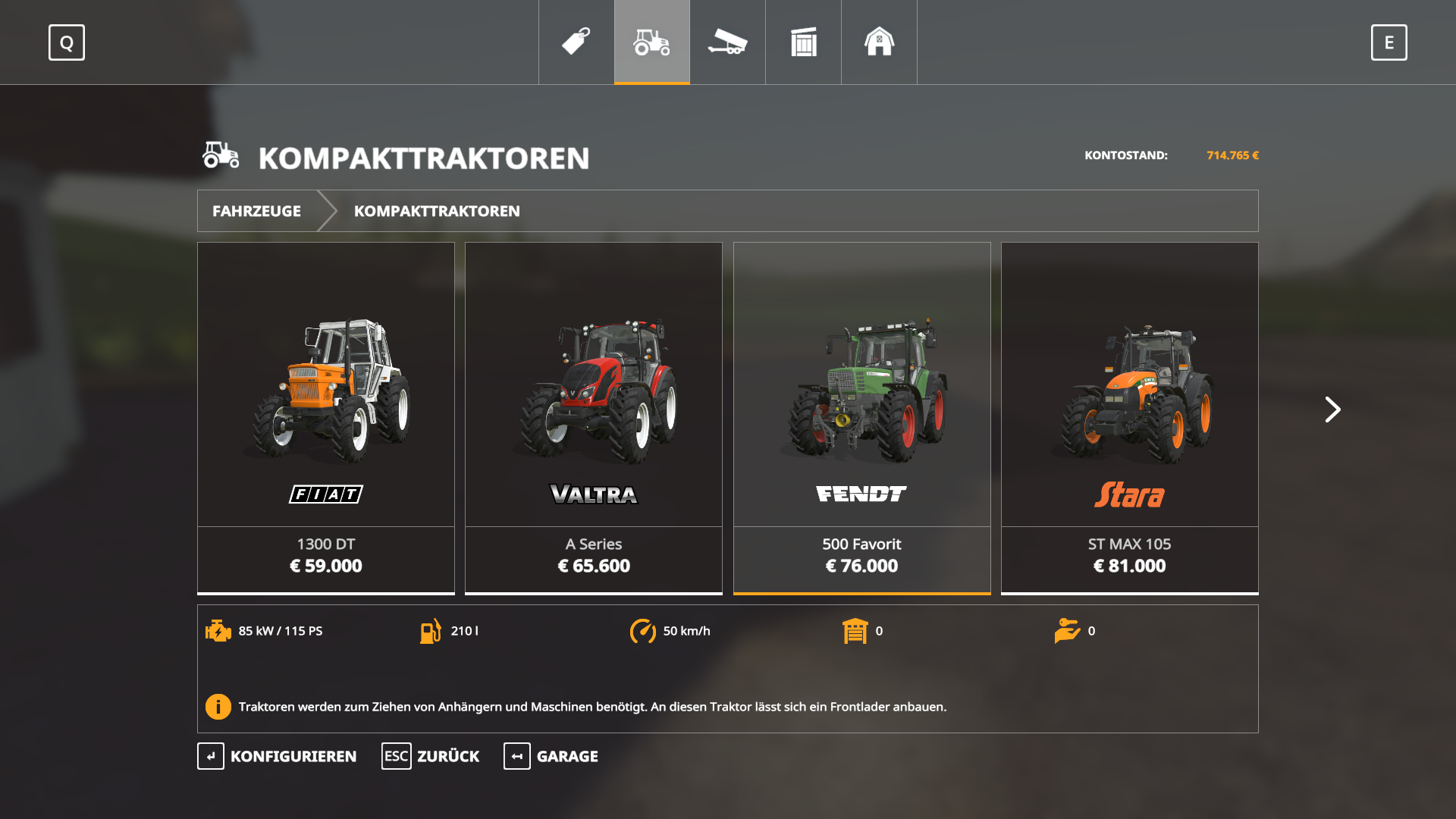Go back to Fahrzeuge breadcrumb

tap(256, 211)
